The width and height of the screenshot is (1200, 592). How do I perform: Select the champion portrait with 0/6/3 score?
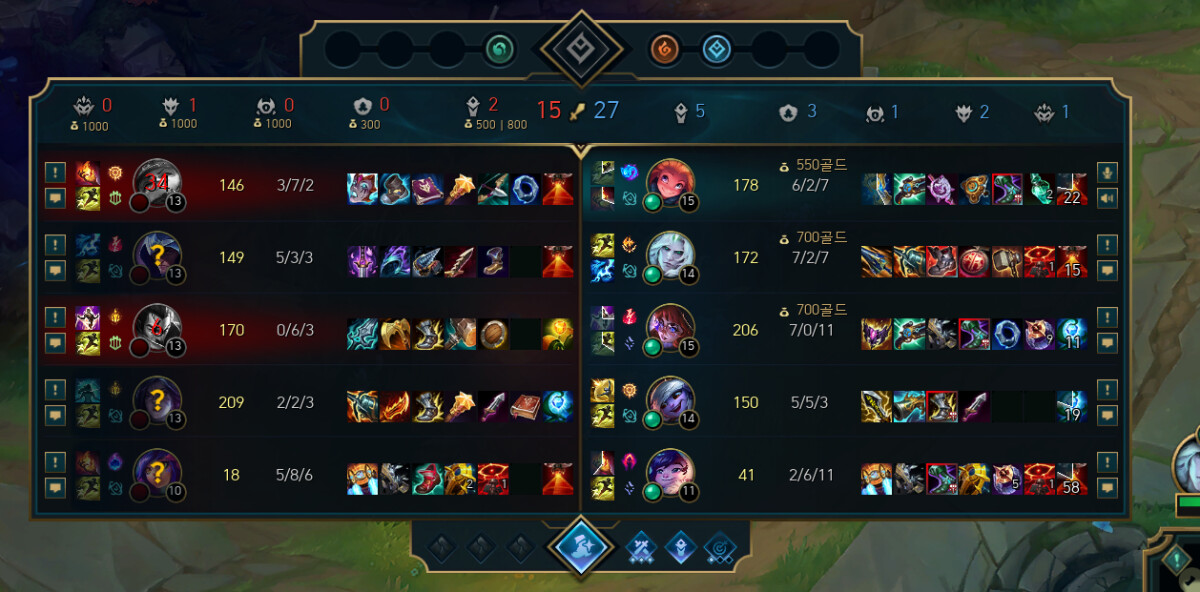156,330
